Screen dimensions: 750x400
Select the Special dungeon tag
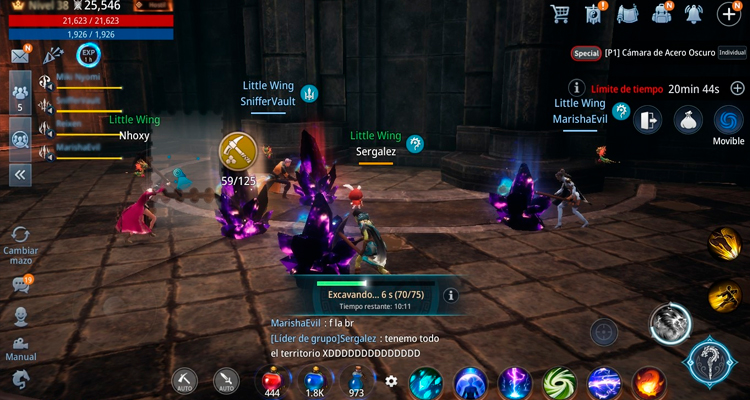point(586,53)
